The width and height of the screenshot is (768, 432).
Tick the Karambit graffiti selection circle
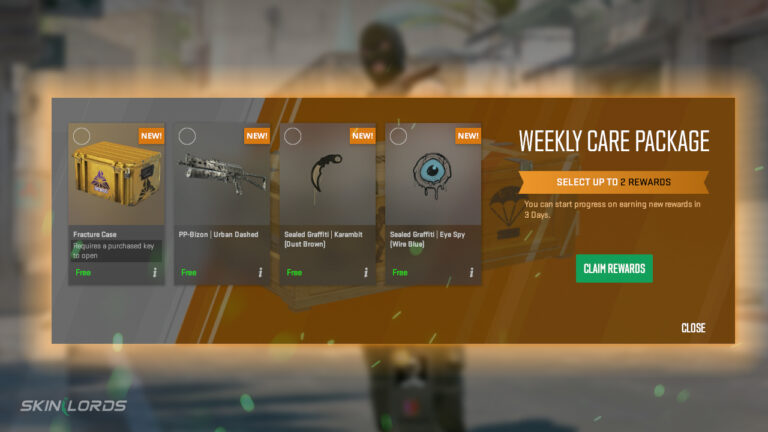click(293, 136)
